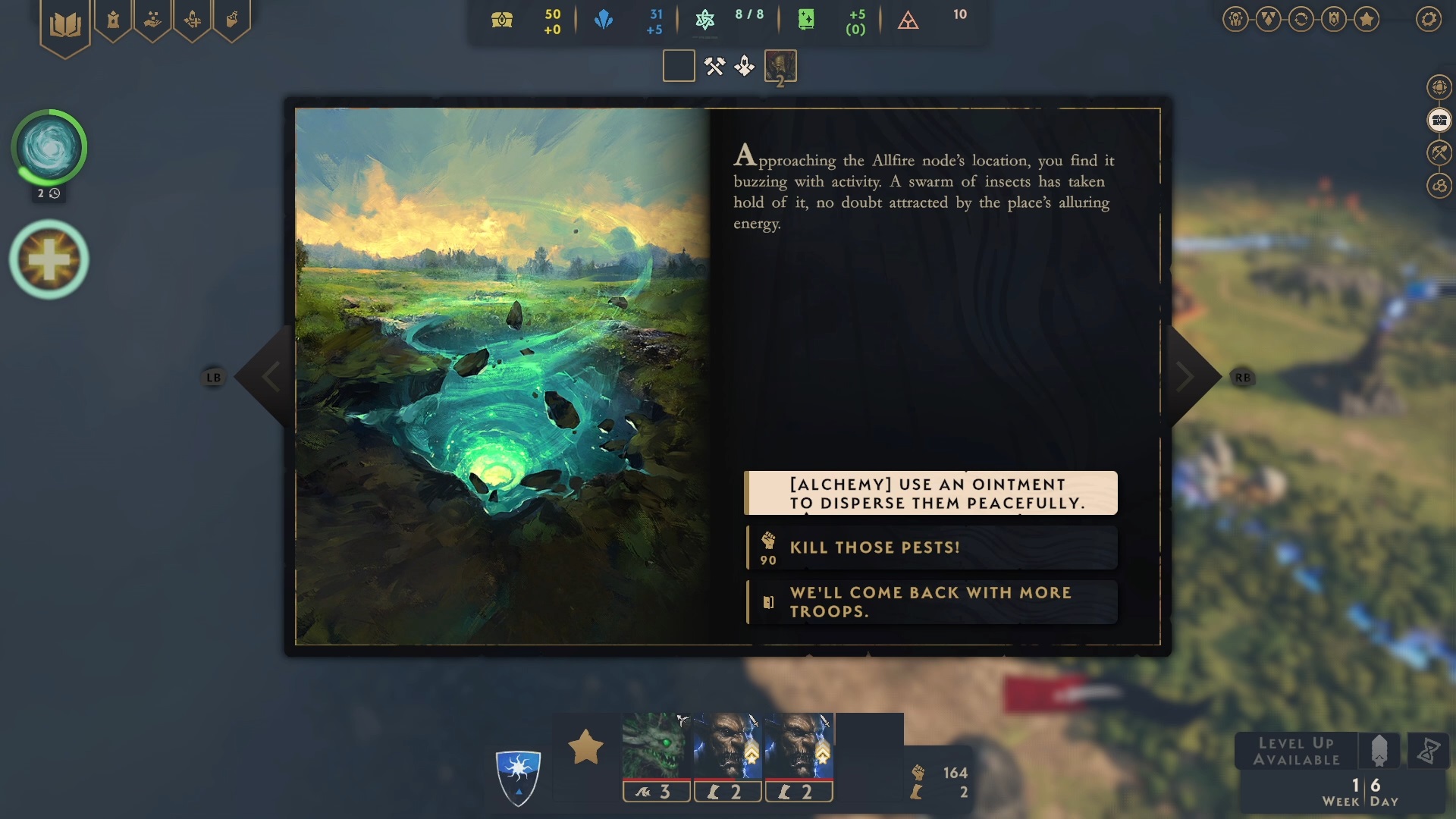
Task: Select 'Kill those pests!' option
Action: [931, 548]
